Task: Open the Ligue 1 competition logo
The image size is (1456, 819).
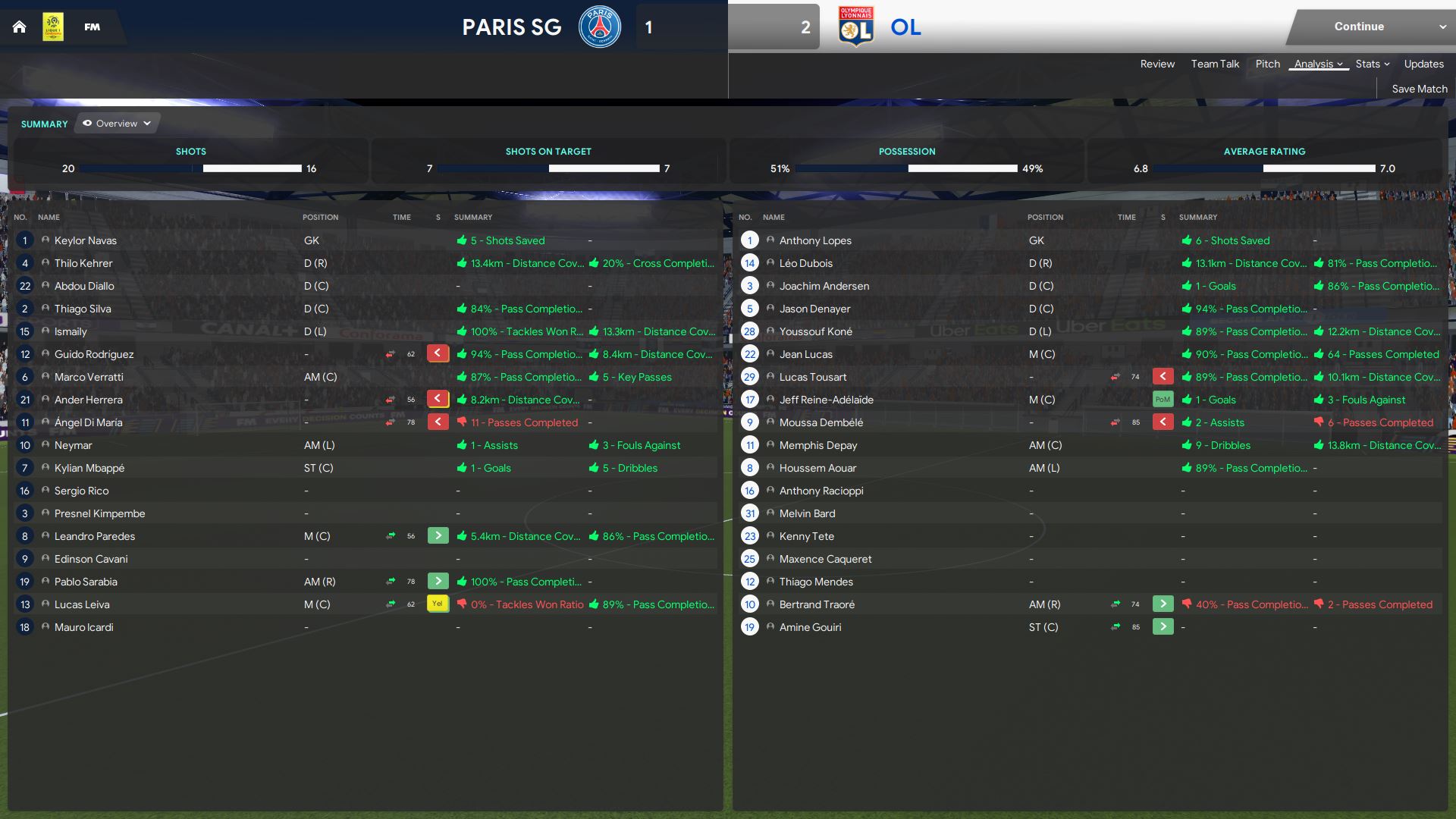Action: pyautogui.click(x=53, y=27)
